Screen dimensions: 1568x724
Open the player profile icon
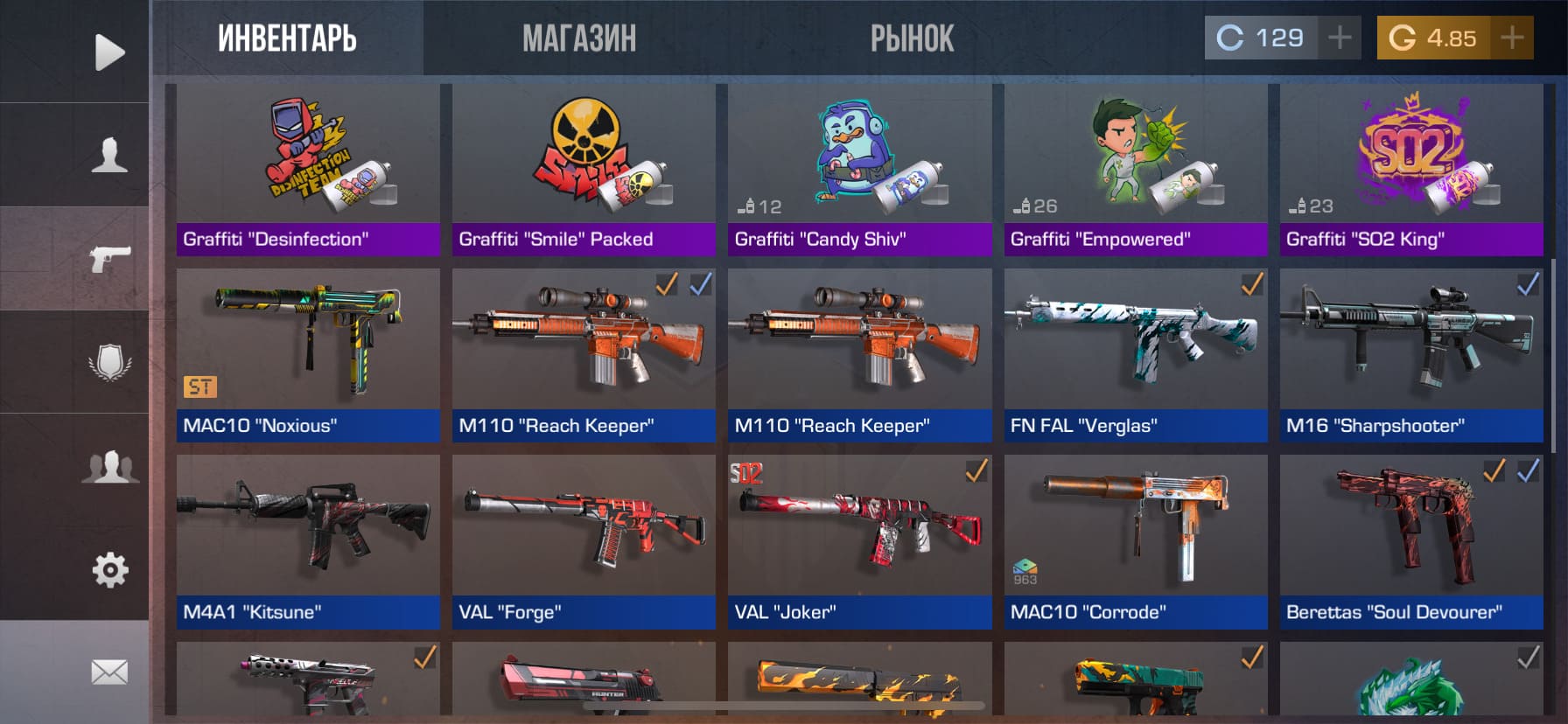click(x=109, y=155)
